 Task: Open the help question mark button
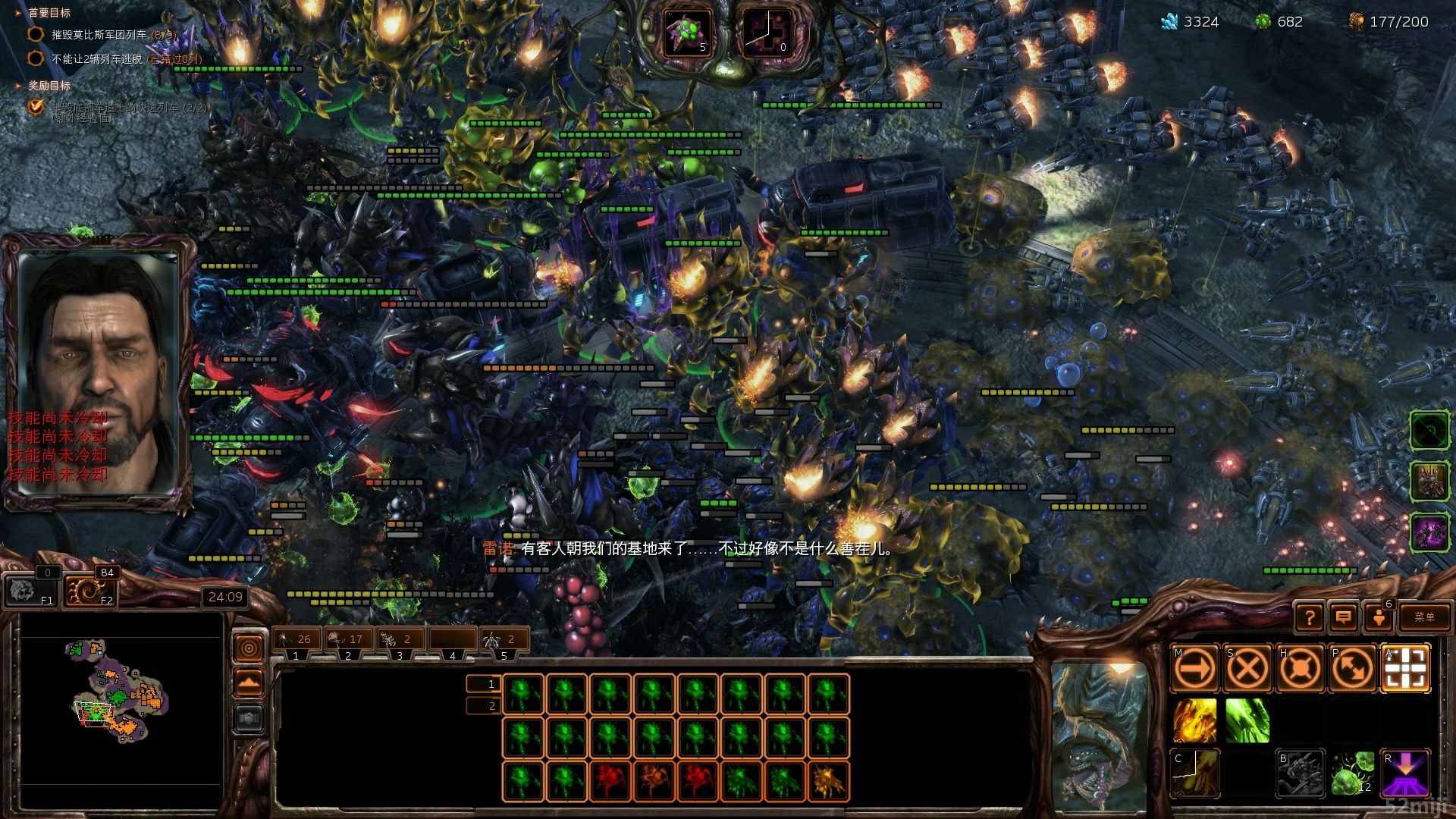[1310, 617]
